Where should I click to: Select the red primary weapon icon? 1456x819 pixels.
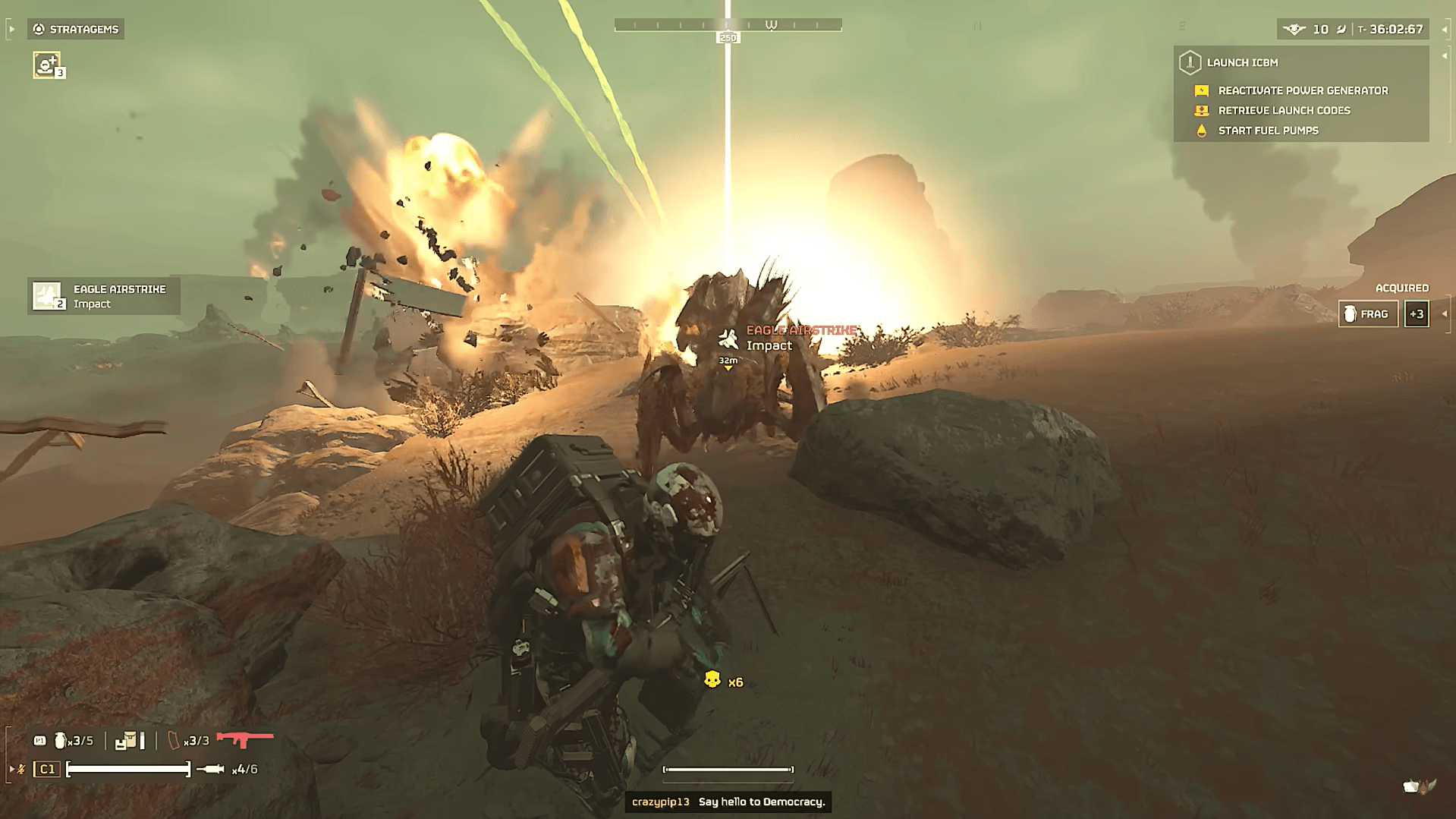[244, 739]
